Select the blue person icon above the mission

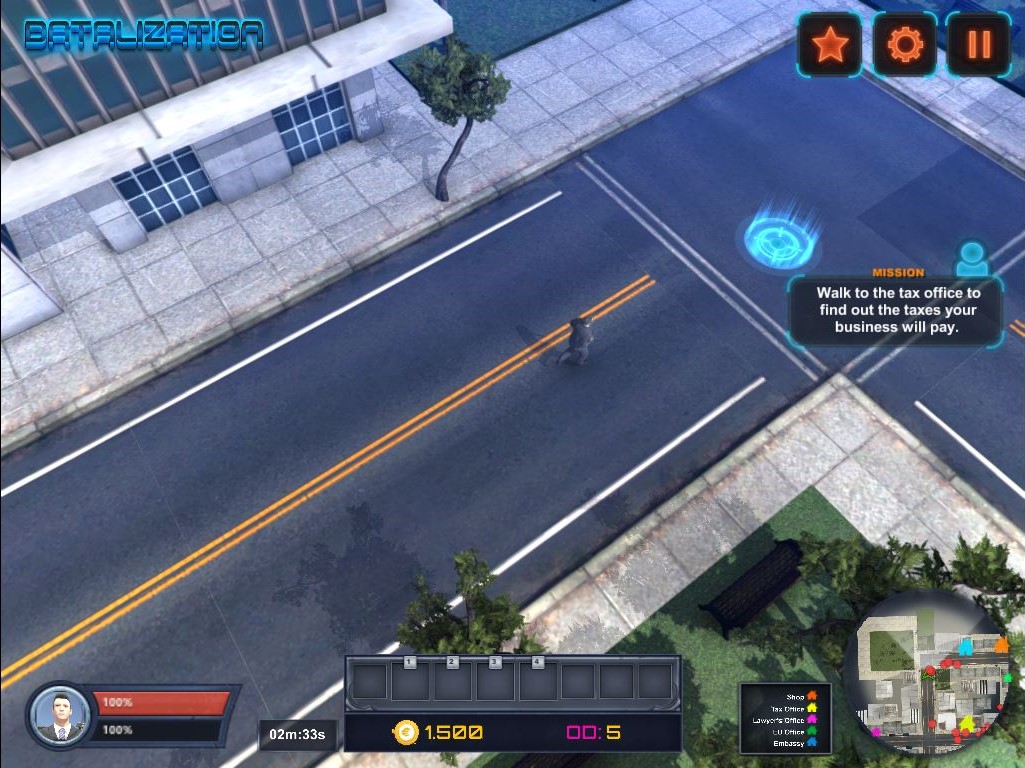coord(971,259)
